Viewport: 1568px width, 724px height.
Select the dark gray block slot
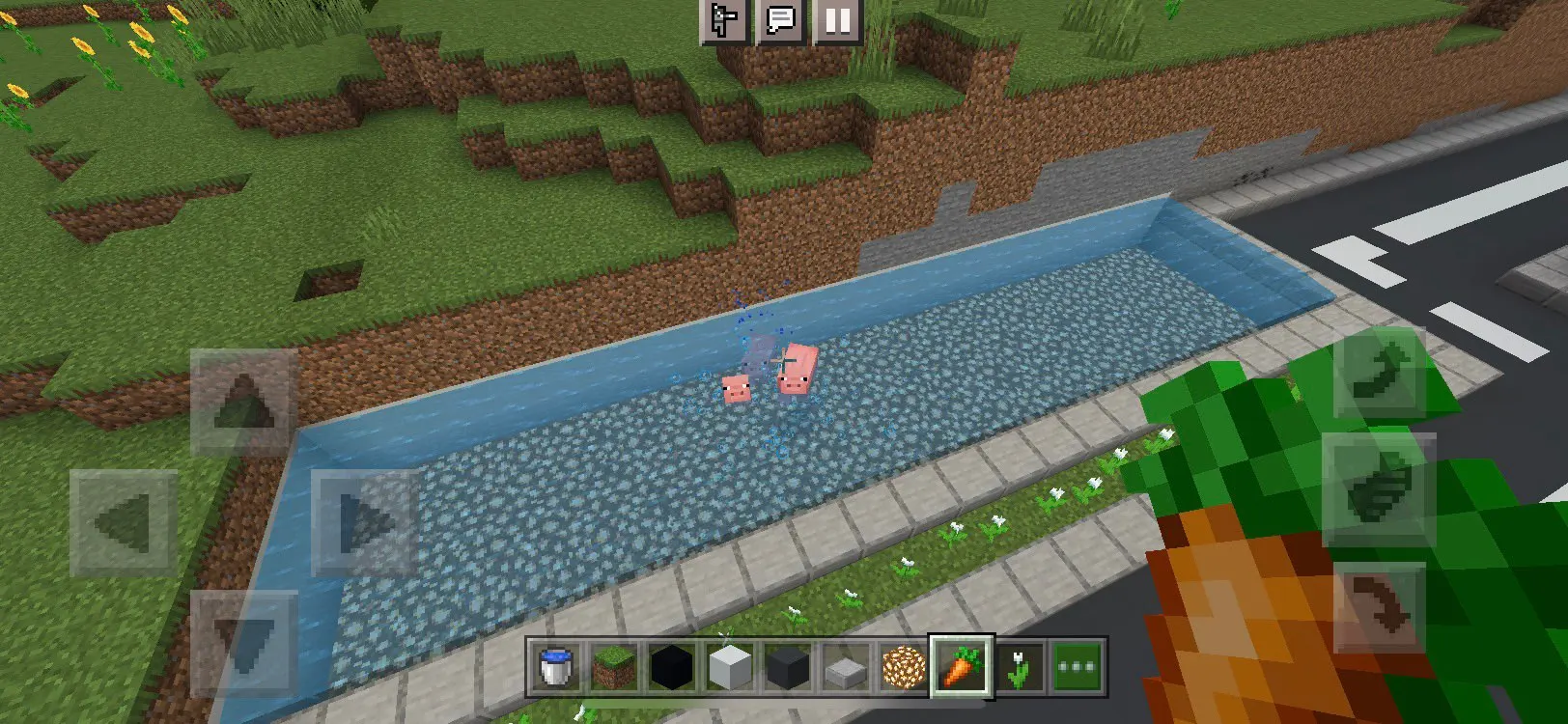(x=788, y=666)
